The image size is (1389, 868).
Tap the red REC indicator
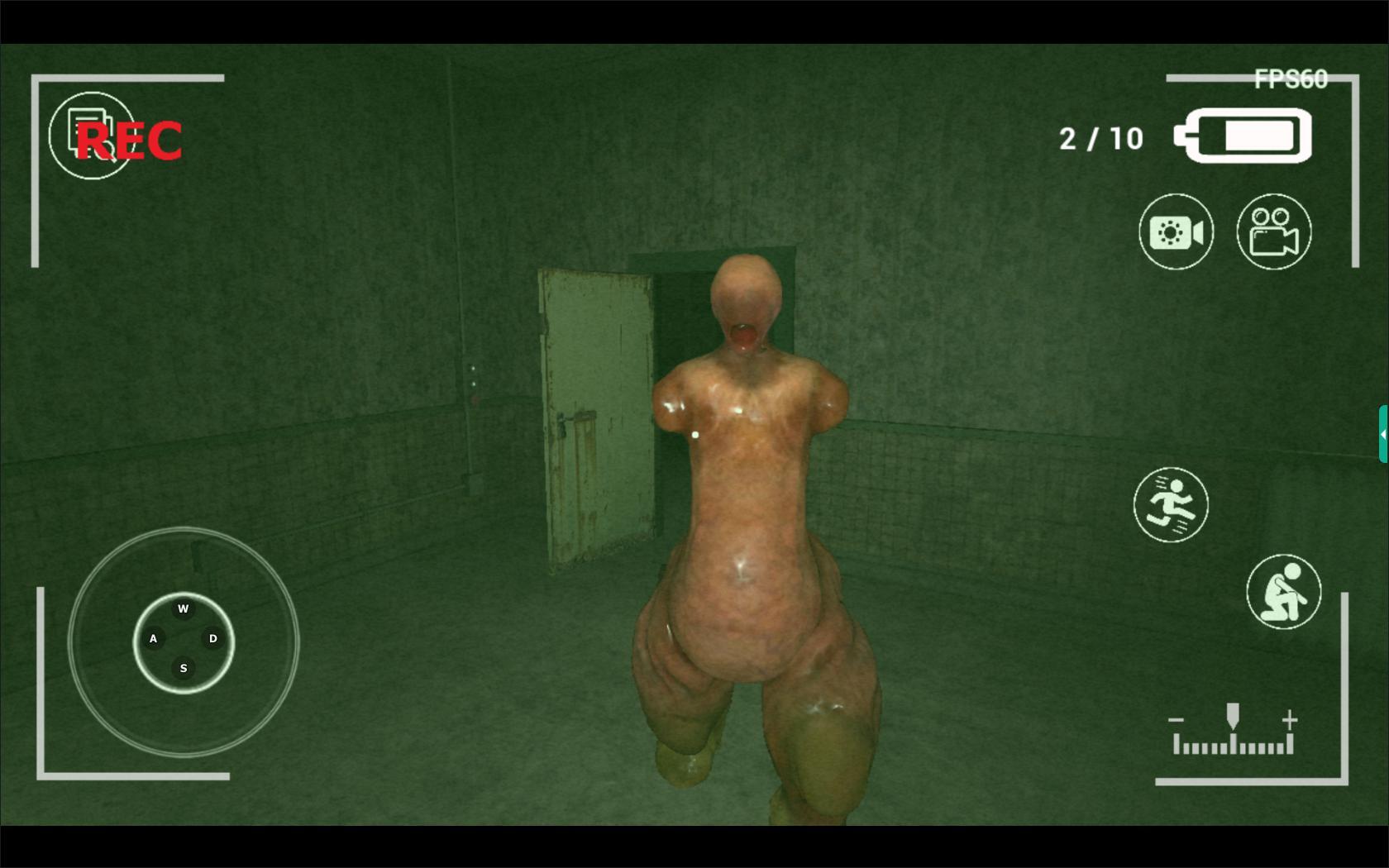click(x=130, y=141)
